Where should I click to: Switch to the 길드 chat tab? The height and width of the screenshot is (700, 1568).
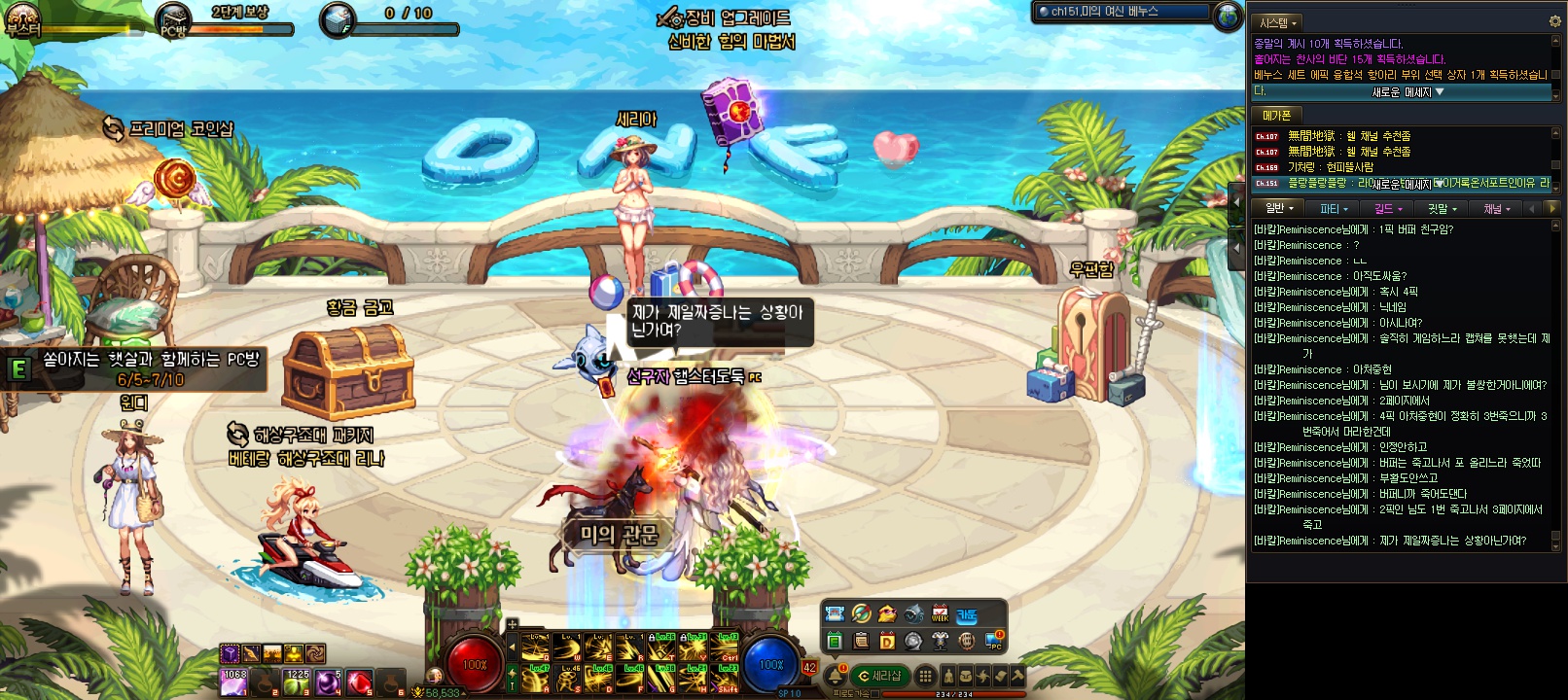(x=1388, y=209)
